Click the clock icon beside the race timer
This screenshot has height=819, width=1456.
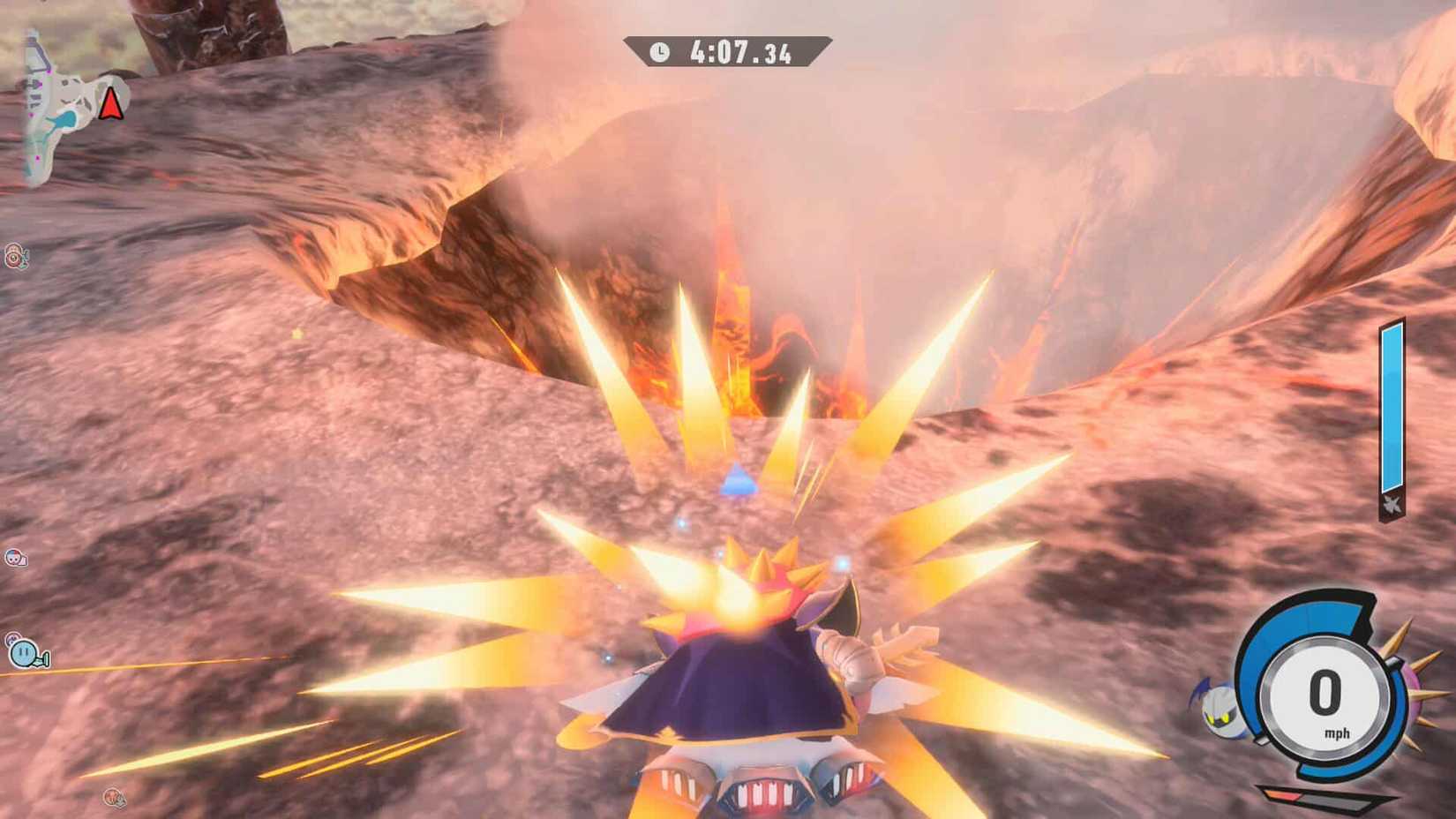coord(659,52)
